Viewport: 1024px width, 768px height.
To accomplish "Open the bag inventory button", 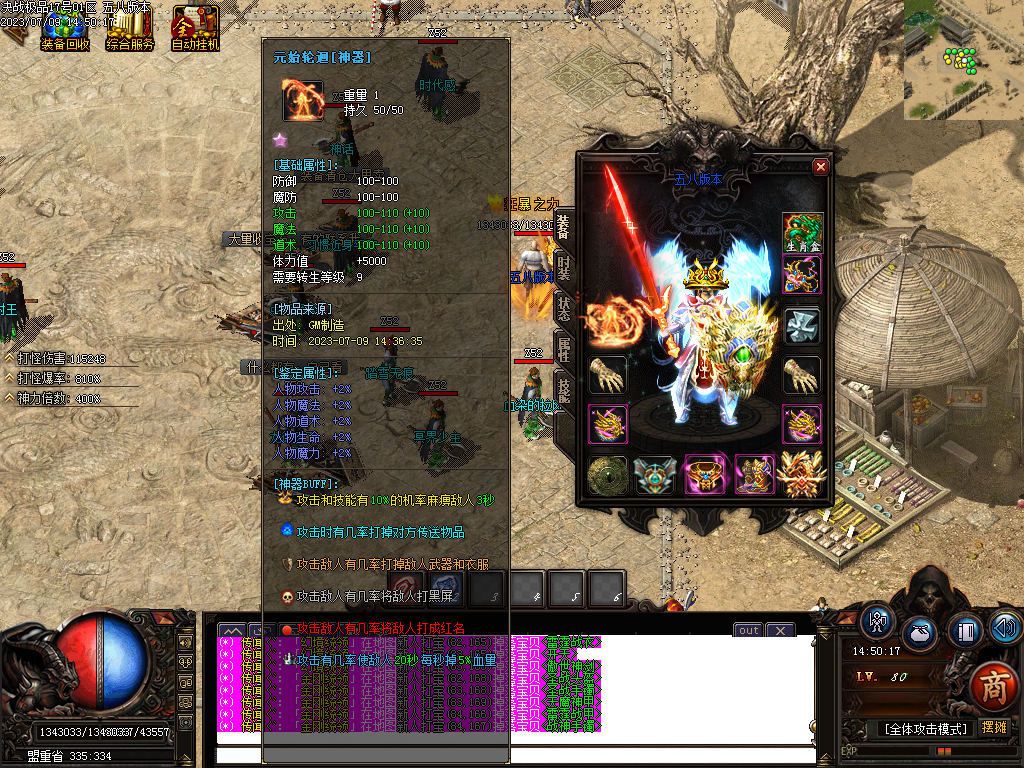I will [921, 634].
